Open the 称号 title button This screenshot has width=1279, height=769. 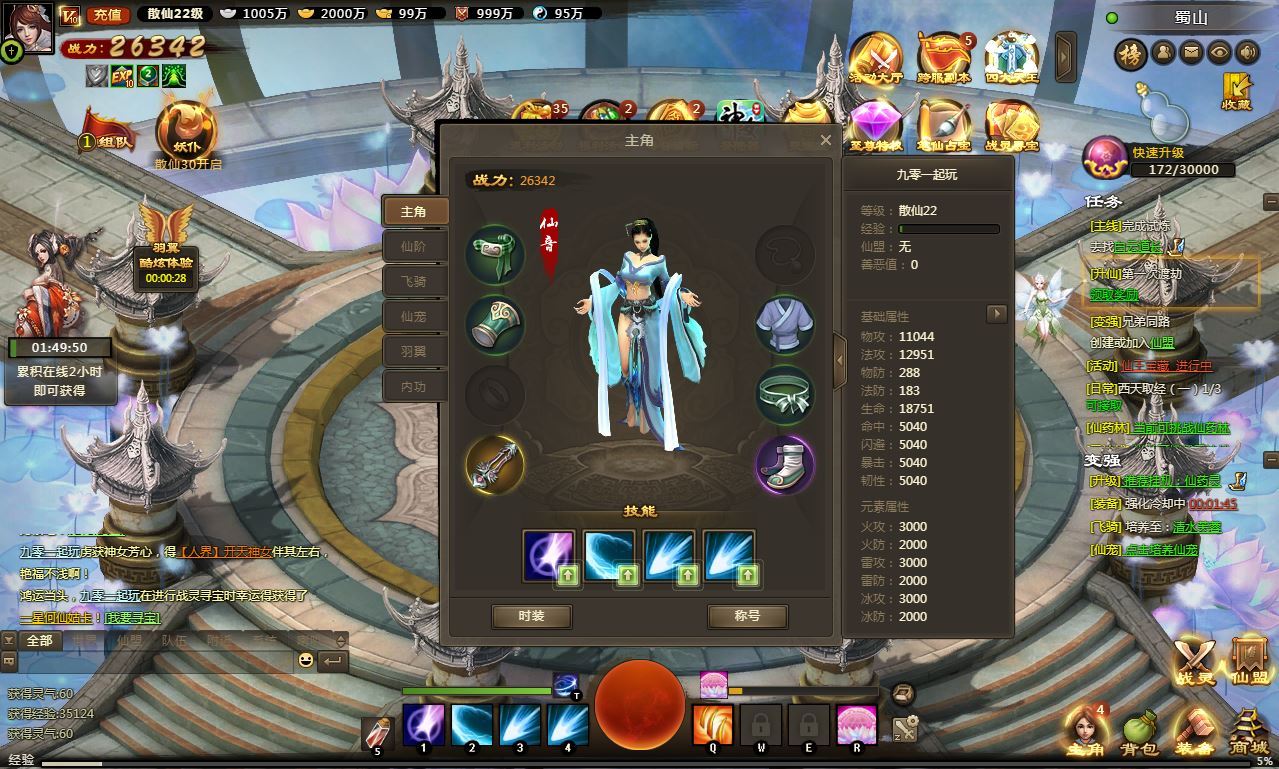(x=747, y=616)
